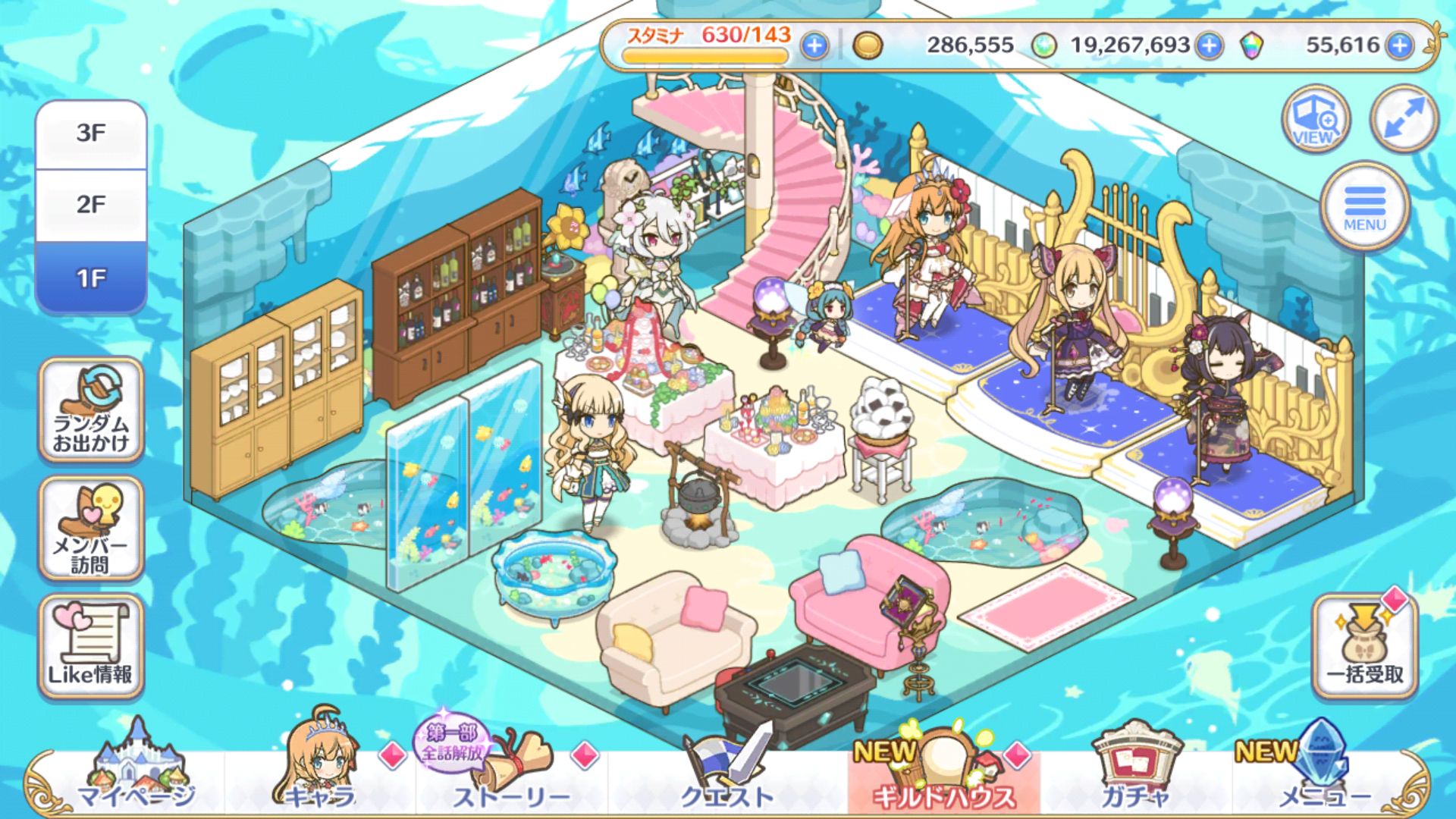
Task: Open the キャラ character screen
Action: click(320, 773)
